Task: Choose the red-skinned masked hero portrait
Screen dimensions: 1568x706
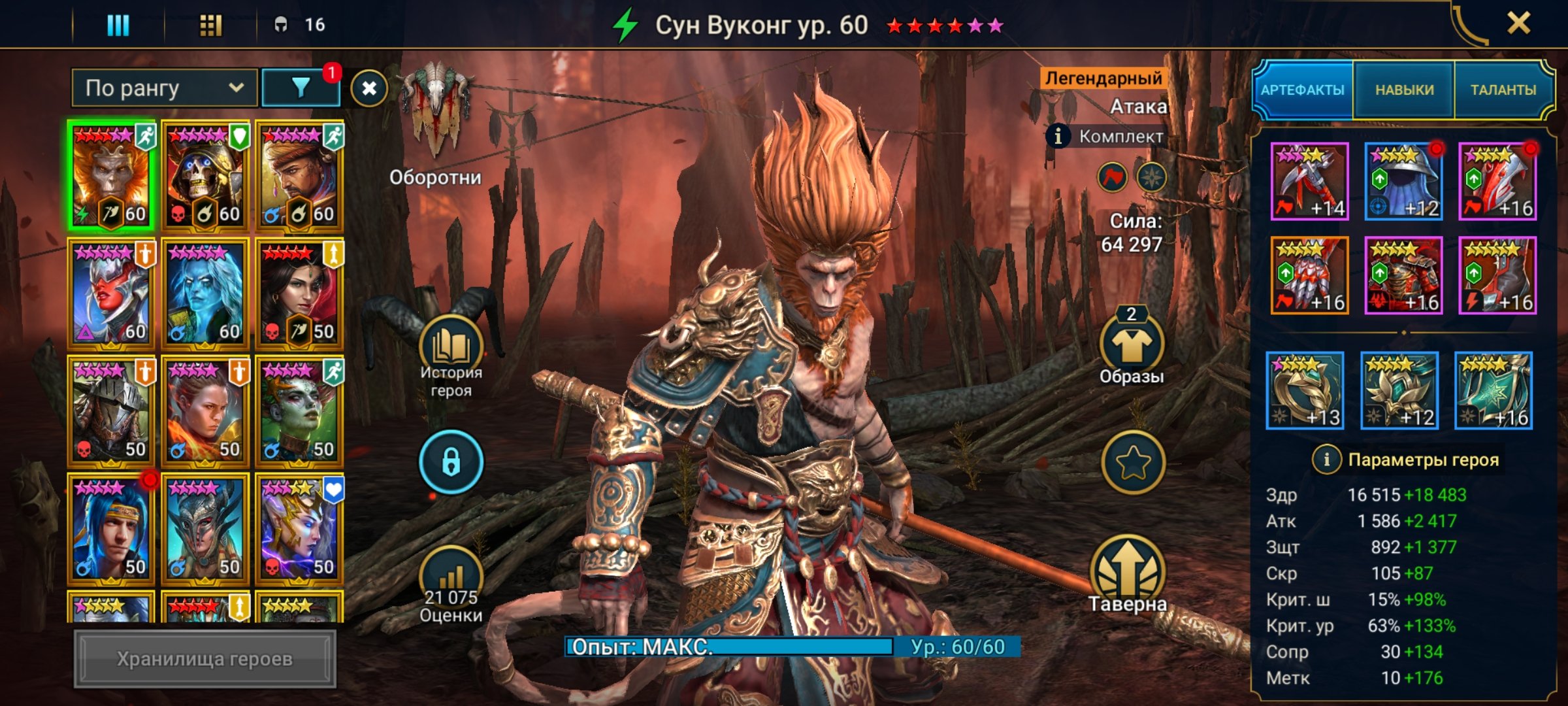Action: tap(111, 294)
